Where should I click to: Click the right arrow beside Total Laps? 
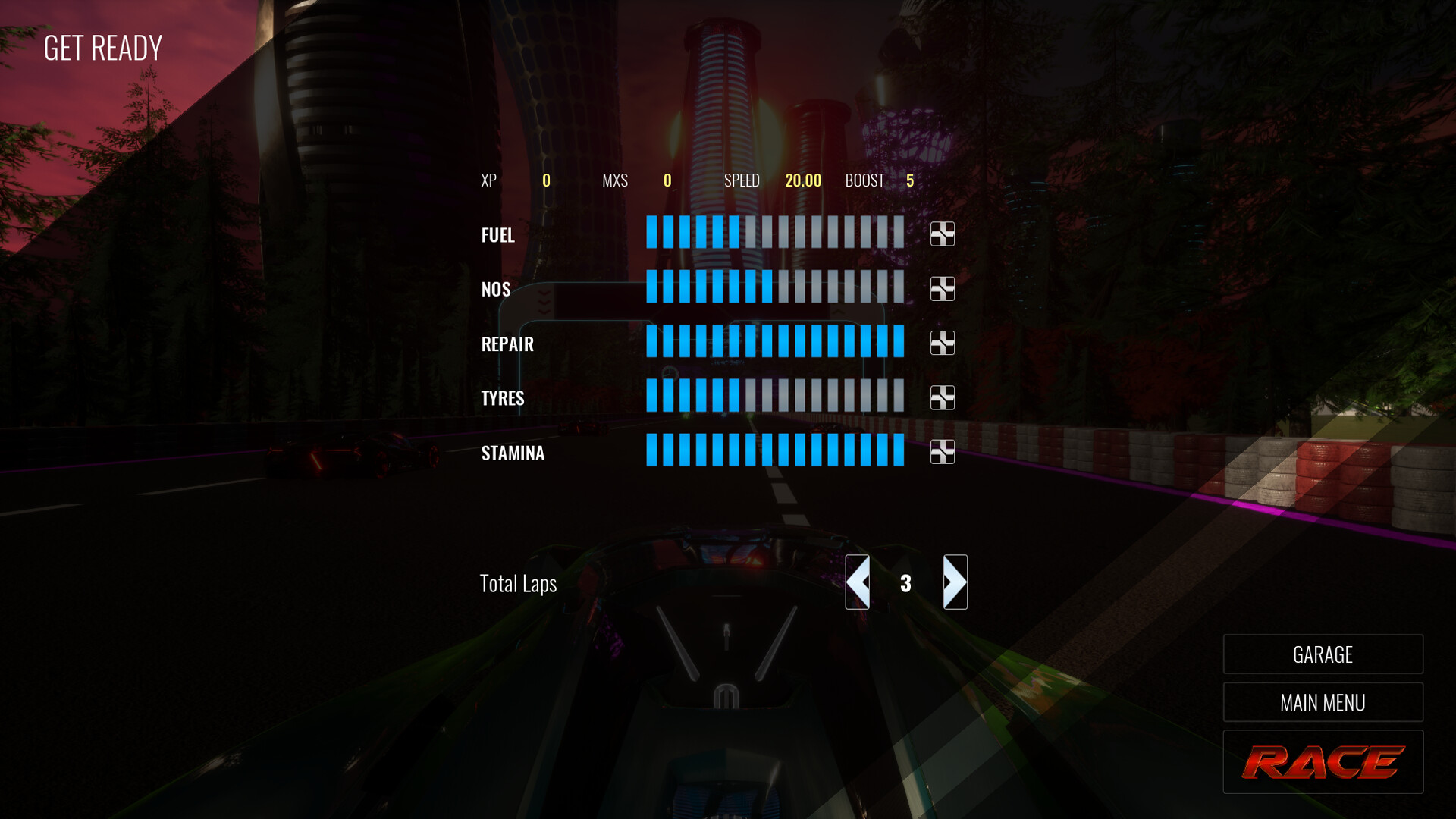tap(955, 584)
